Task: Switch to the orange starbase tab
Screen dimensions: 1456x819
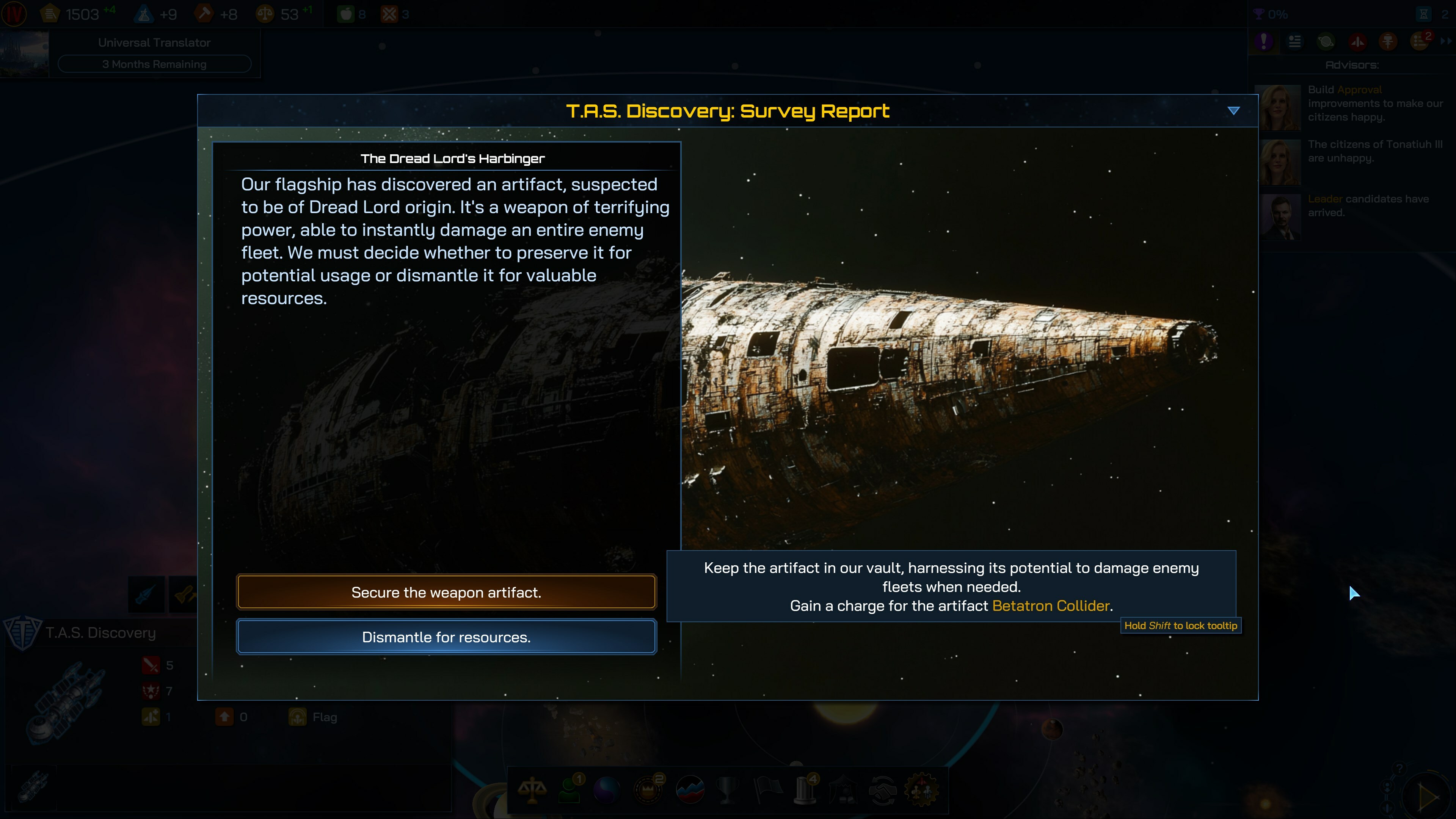Action: [x=1388, y=41]
